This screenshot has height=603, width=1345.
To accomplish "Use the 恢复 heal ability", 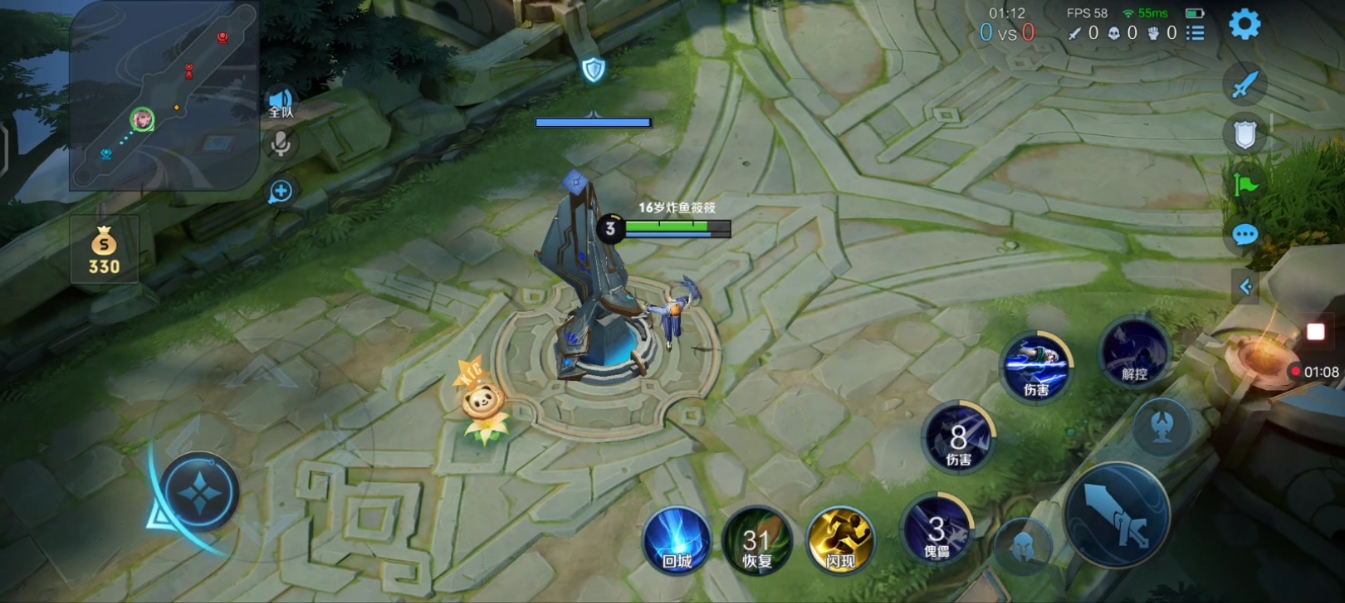I will (x=757, y=540).
